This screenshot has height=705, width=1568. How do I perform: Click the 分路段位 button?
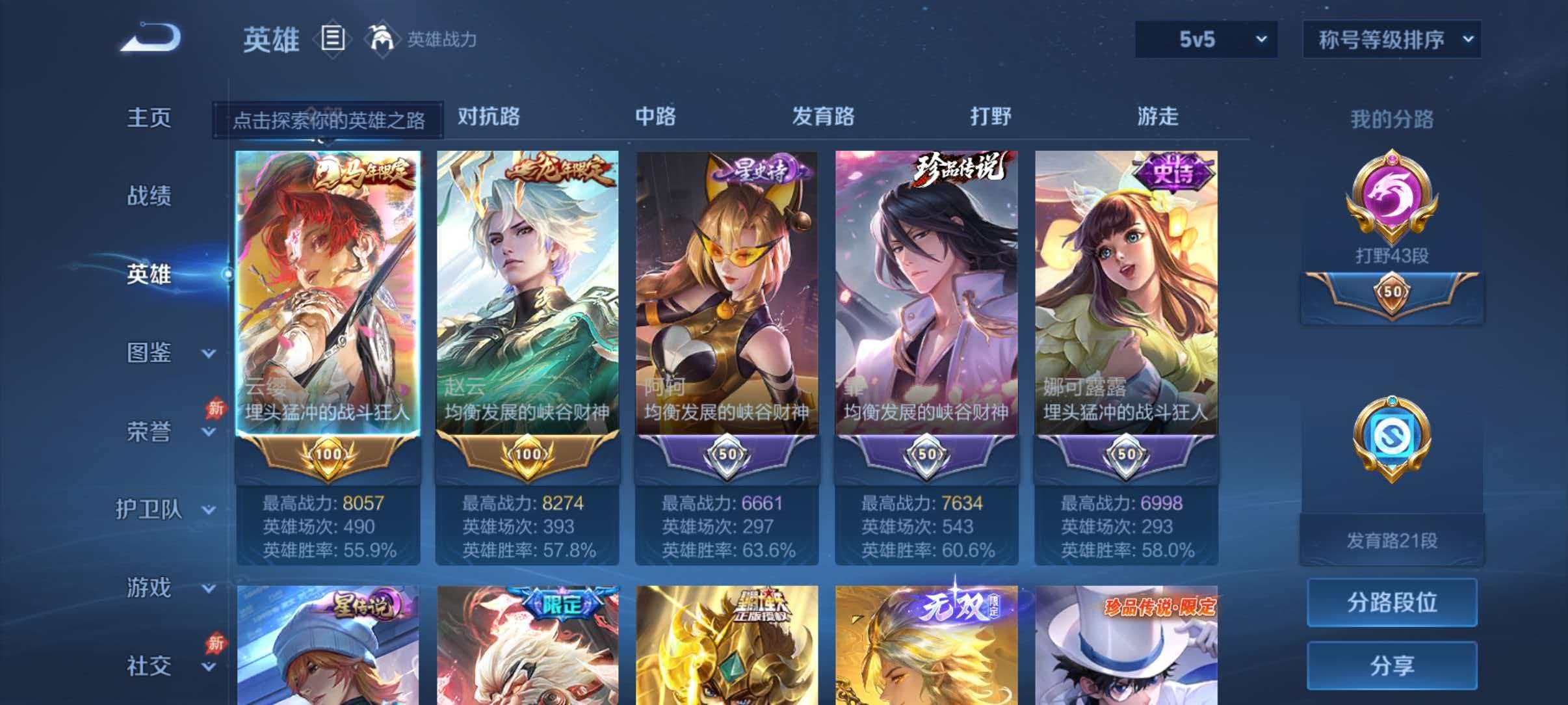click(1391, 602)
